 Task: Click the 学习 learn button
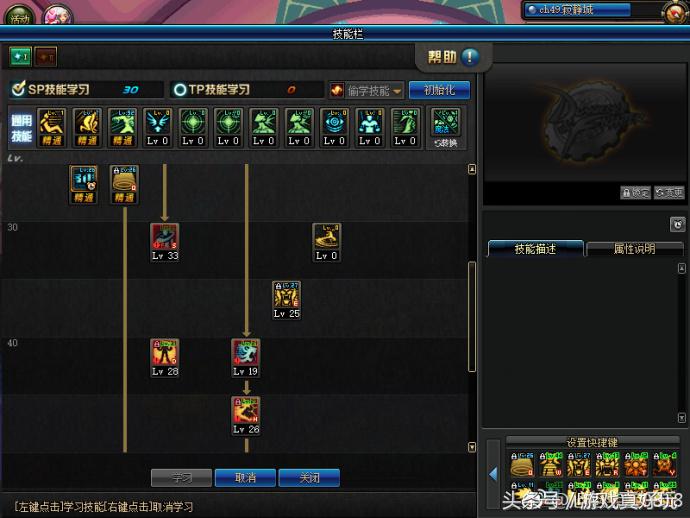coord(181,478)
